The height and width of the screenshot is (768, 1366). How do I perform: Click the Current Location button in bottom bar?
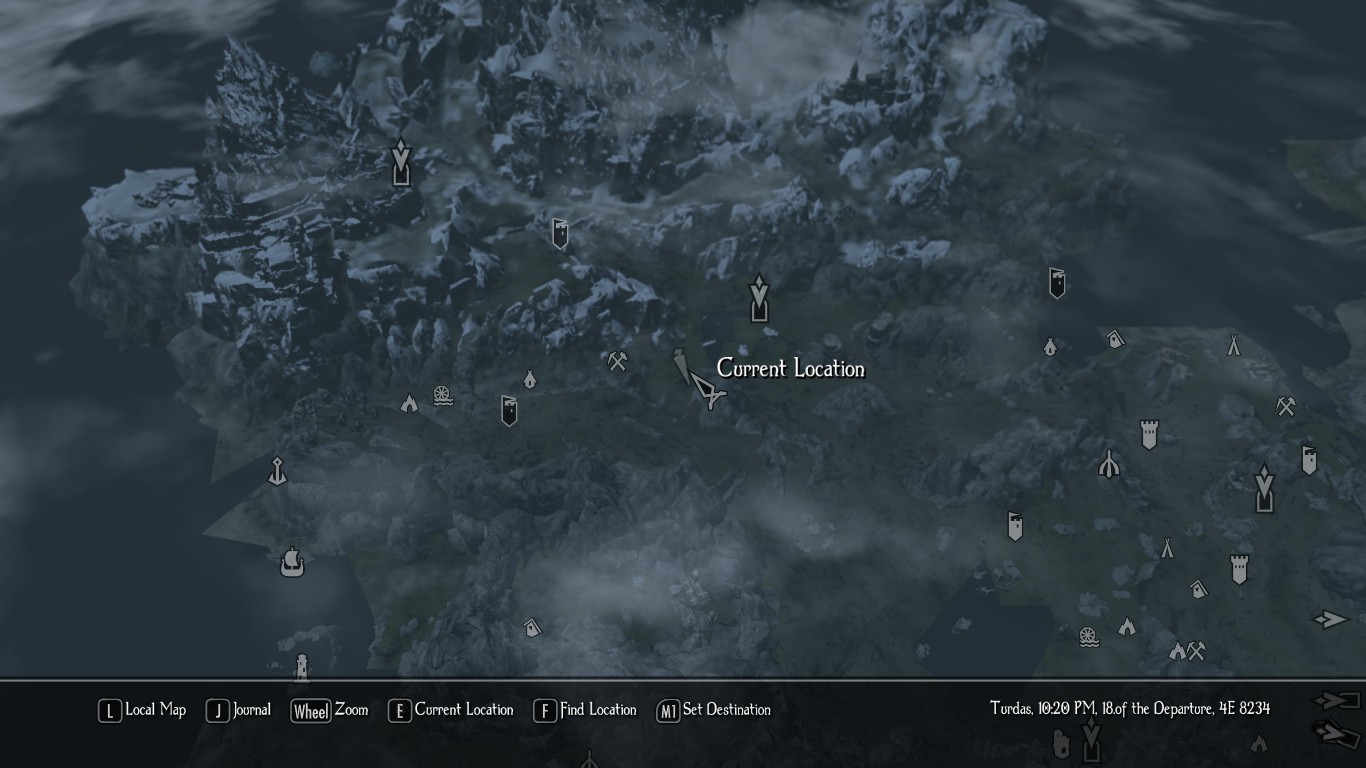[x=451, y=710]
